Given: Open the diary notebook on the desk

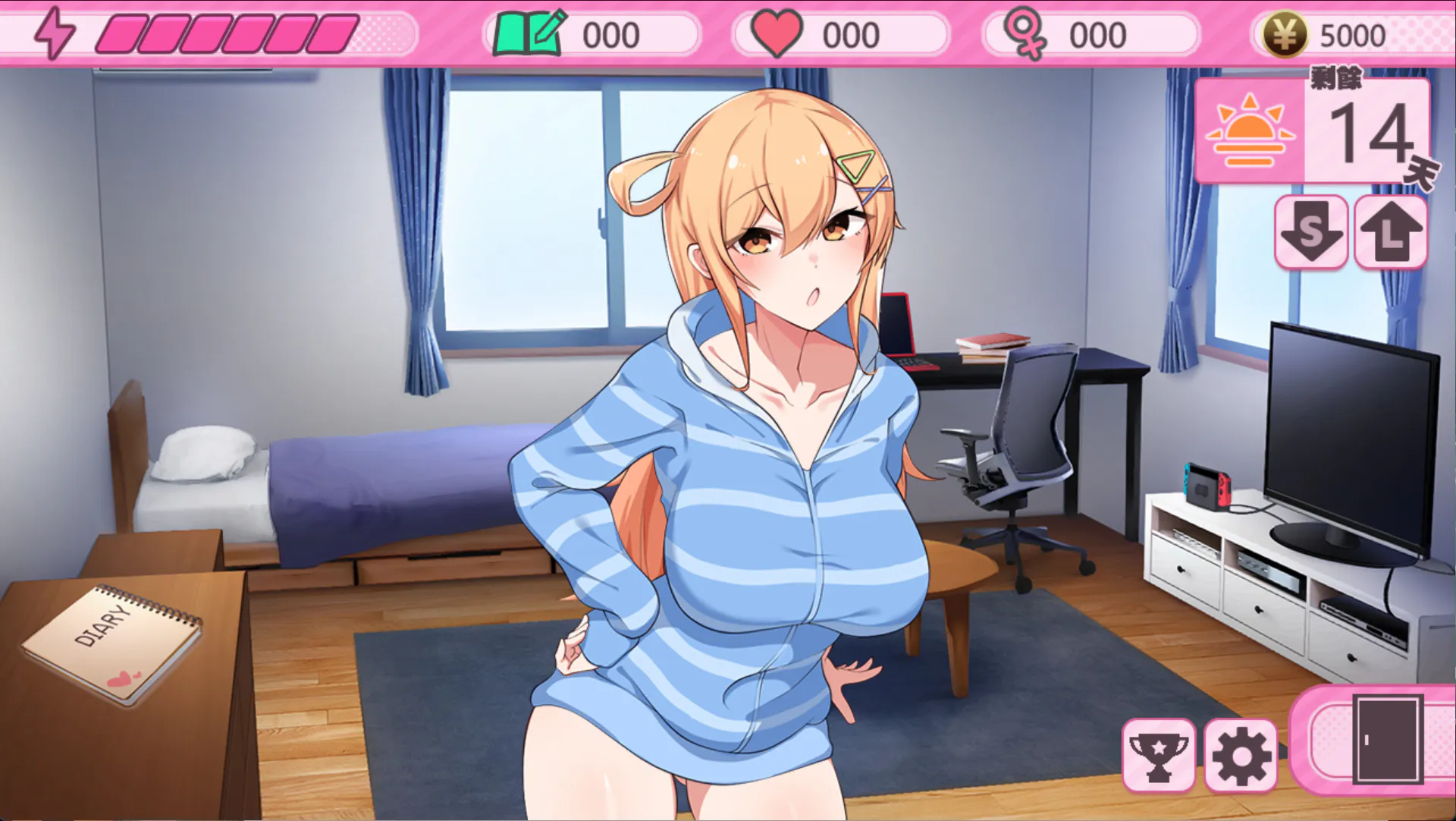Looking at the screenshot, I should 112,643.
